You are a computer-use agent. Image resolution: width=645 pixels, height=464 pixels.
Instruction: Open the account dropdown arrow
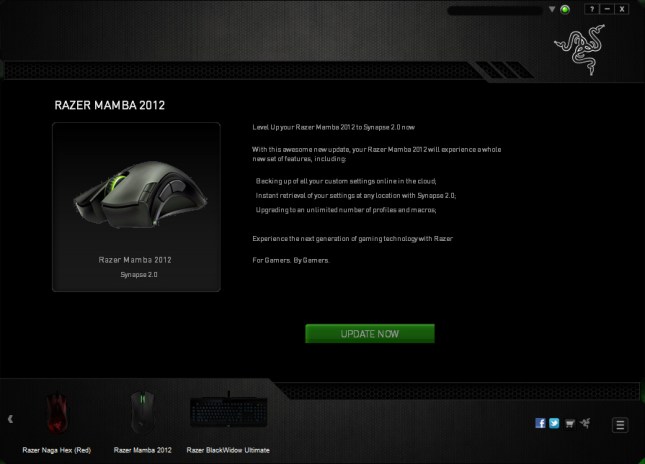click(x=552, y=9)
